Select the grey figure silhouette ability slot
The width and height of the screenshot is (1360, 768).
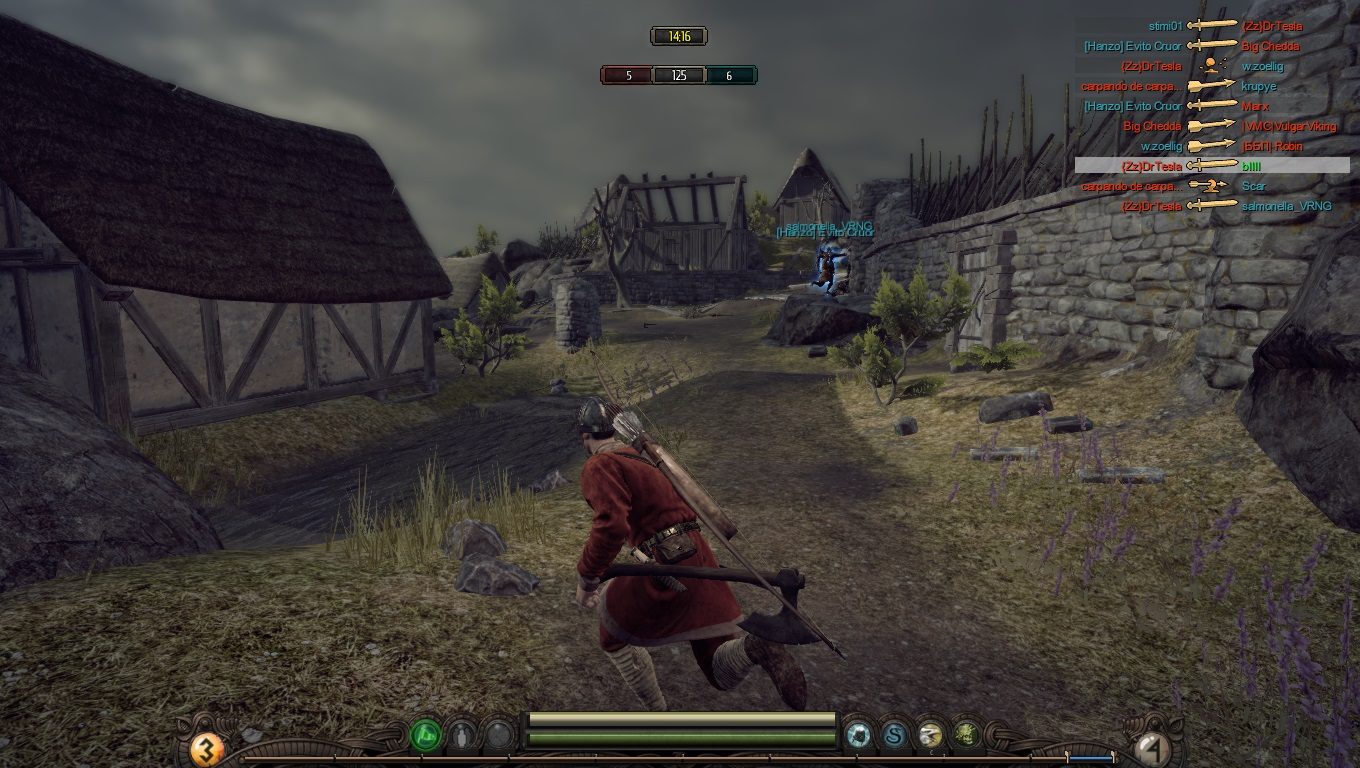(461, 737)
